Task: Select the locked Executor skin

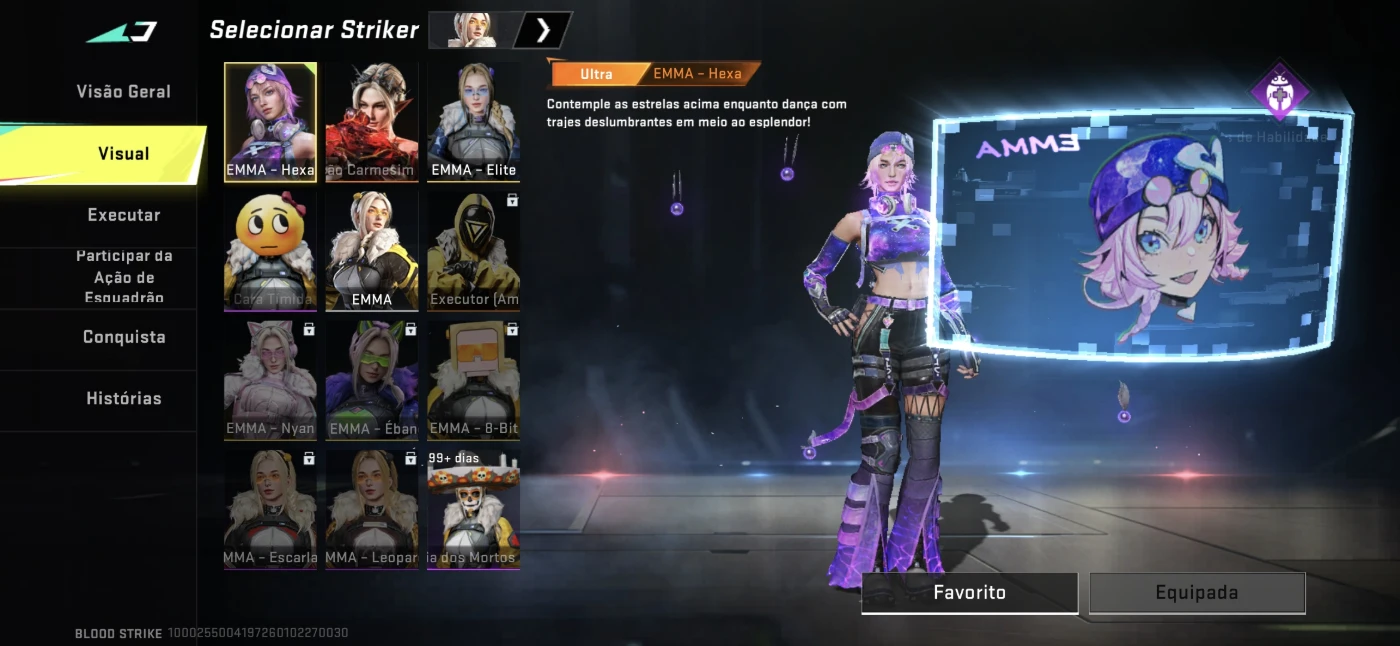Action: tap(473, 250)
